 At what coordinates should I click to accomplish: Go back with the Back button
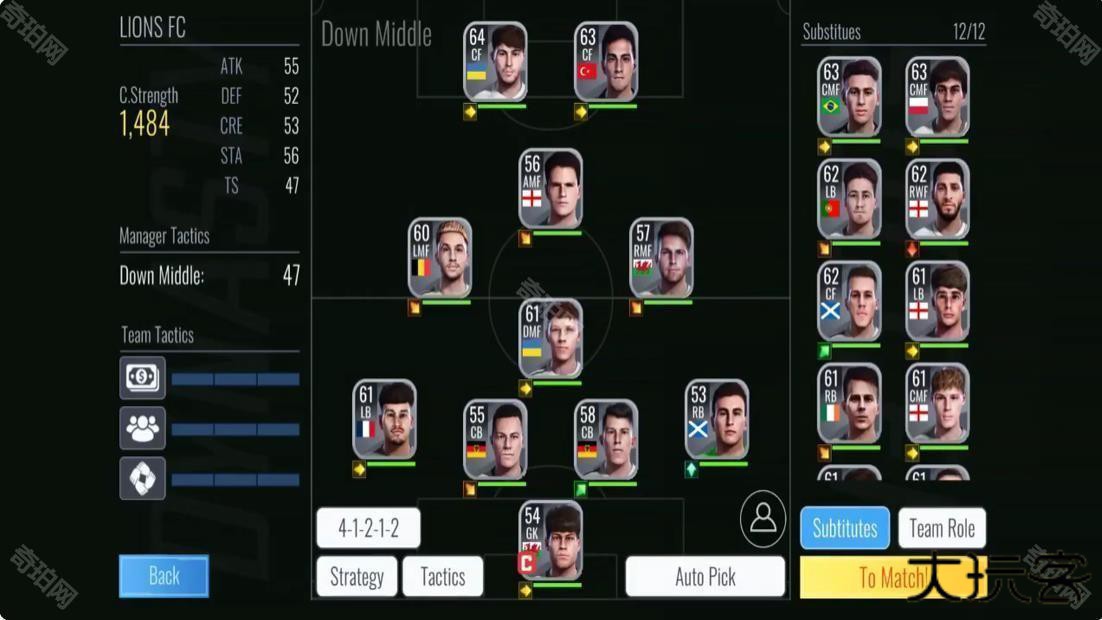click(x=164, y=576)
